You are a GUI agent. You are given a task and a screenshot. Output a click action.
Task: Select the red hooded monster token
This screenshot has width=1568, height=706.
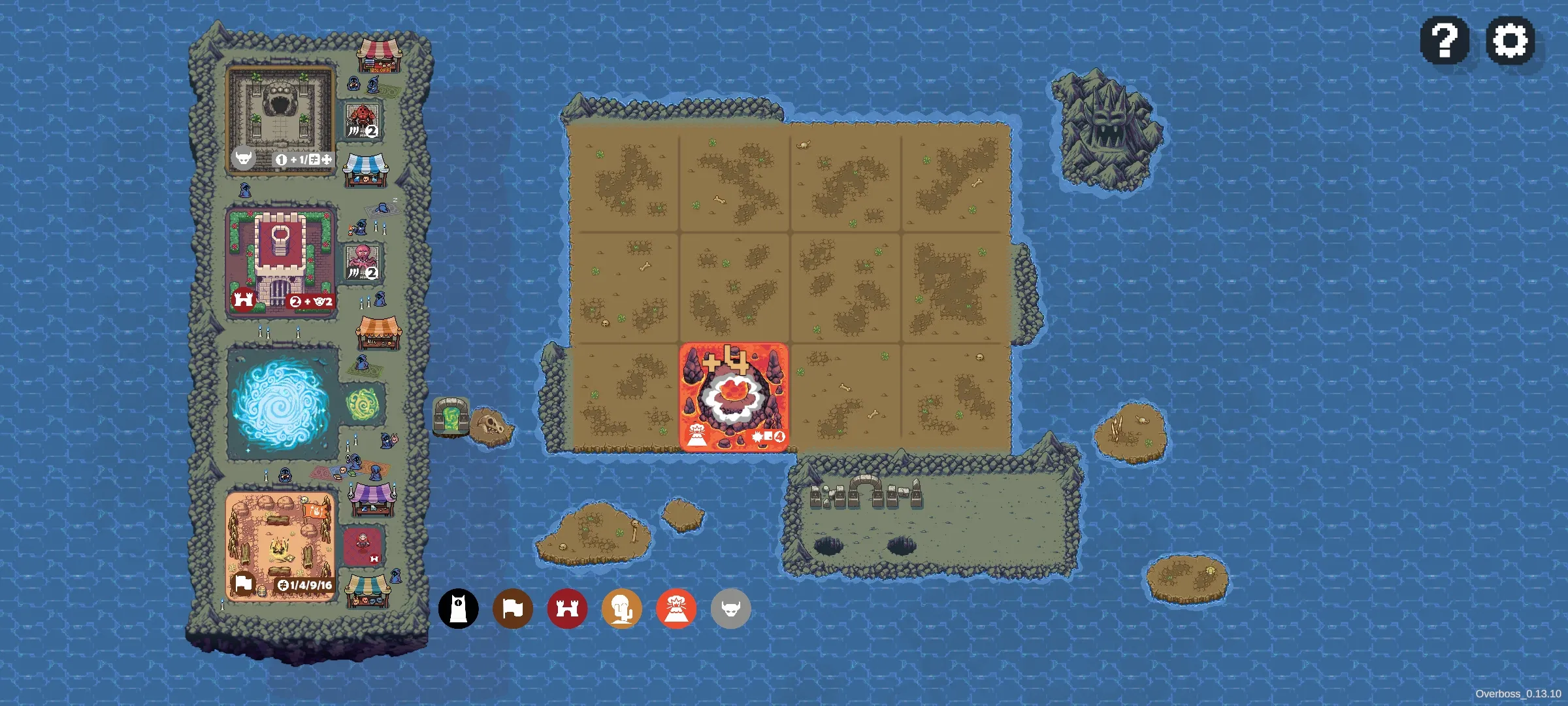click(363, 546)
